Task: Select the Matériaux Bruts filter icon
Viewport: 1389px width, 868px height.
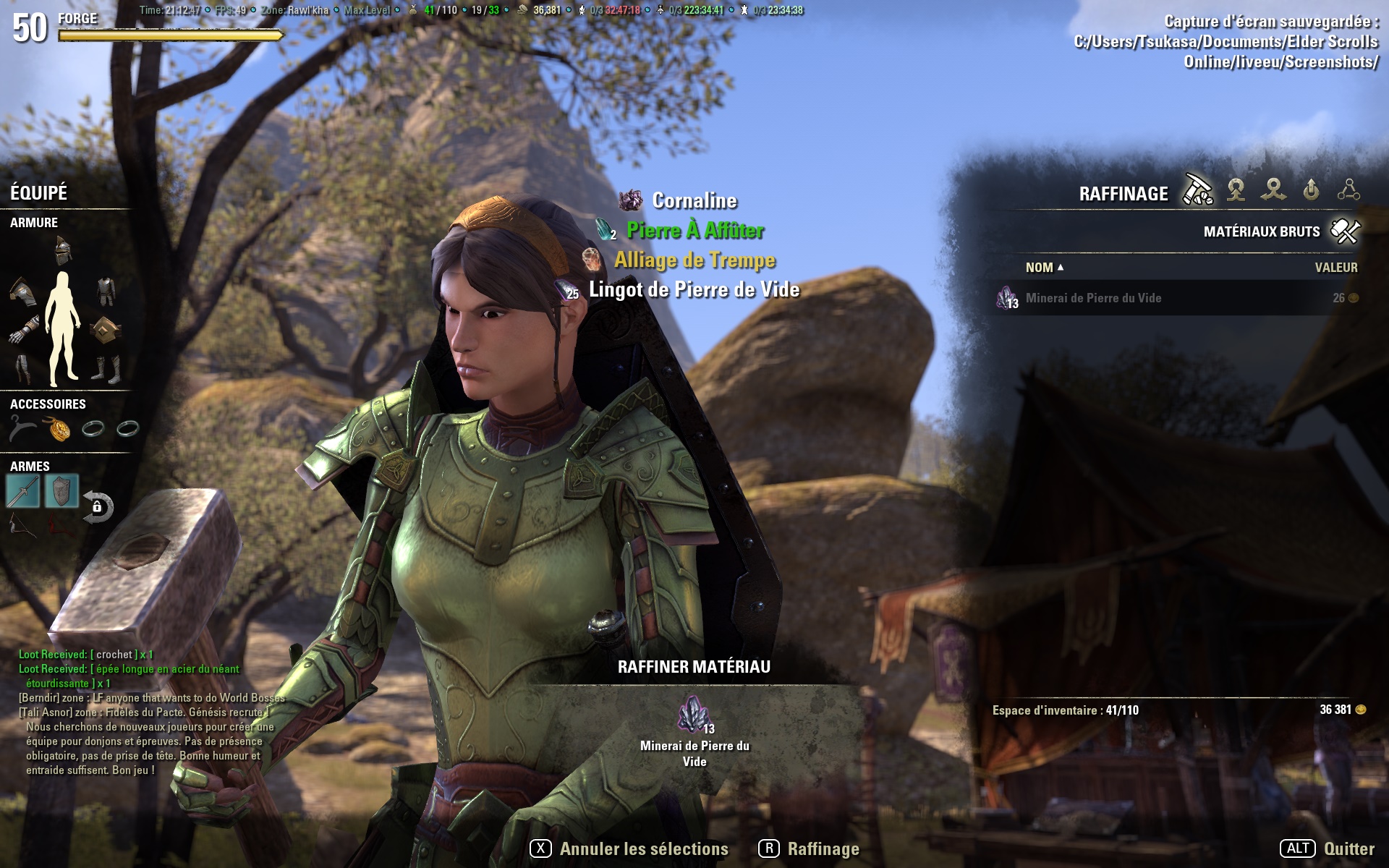Action: pos(1345,231)
